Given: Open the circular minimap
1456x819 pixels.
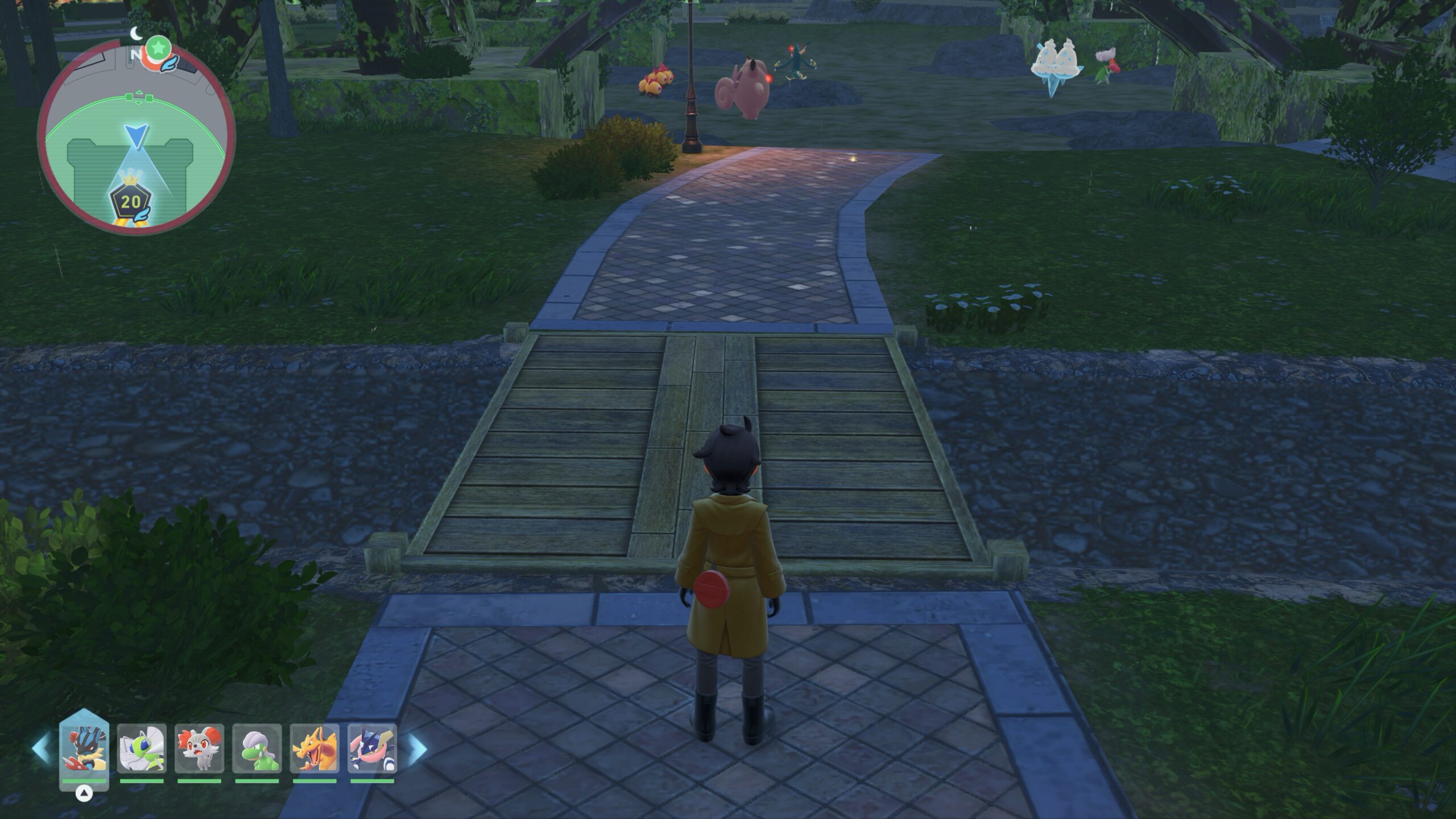Looking at the screenshot, I should point(136,136).
